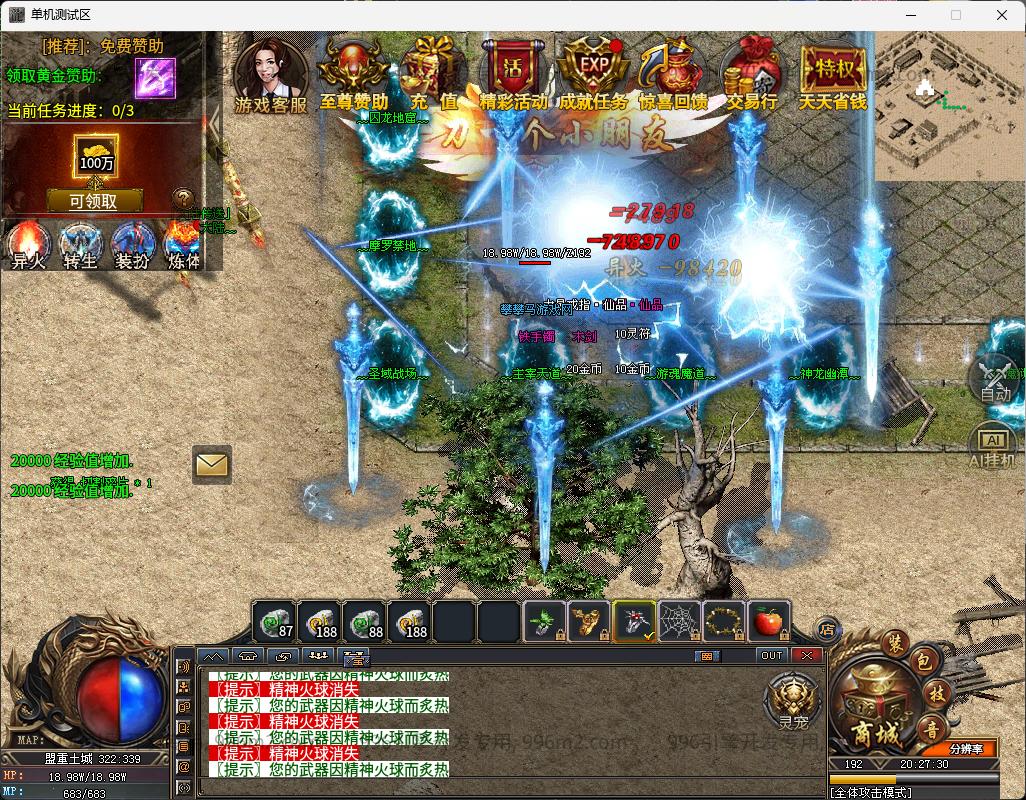Open the 异火 flame feature
1026x800 pixels.
tap(28, 244)
